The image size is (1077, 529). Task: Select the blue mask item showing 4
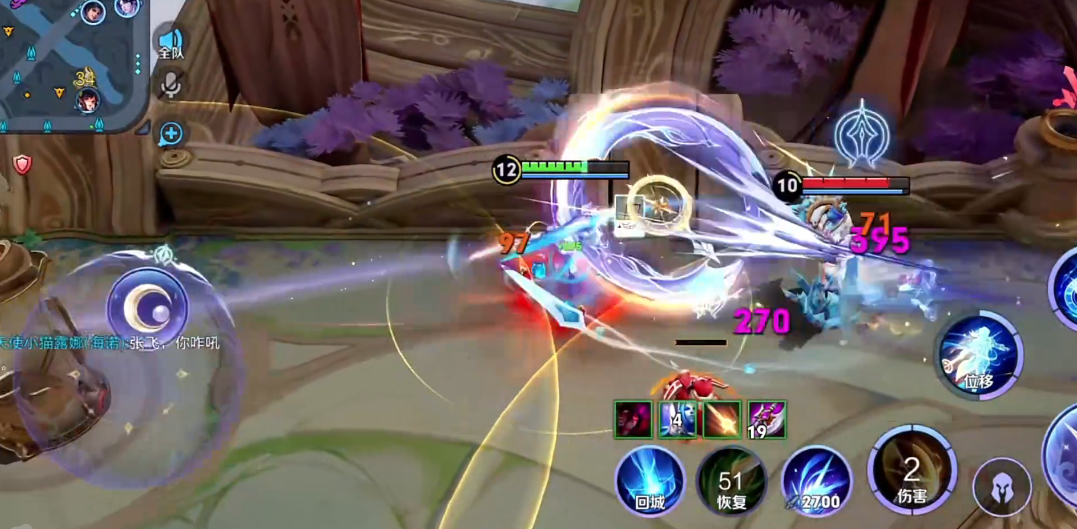click(x=678, y=420)
